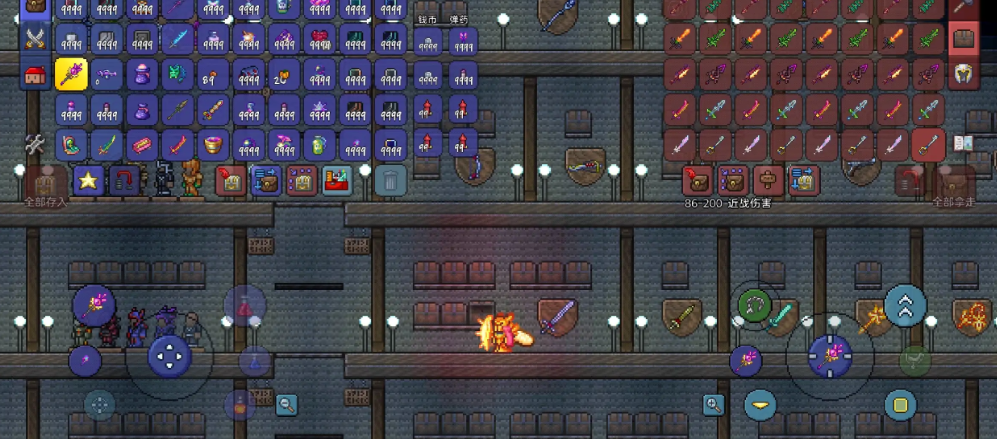Select the chest tab beside the storage grid

coord(964,40)
